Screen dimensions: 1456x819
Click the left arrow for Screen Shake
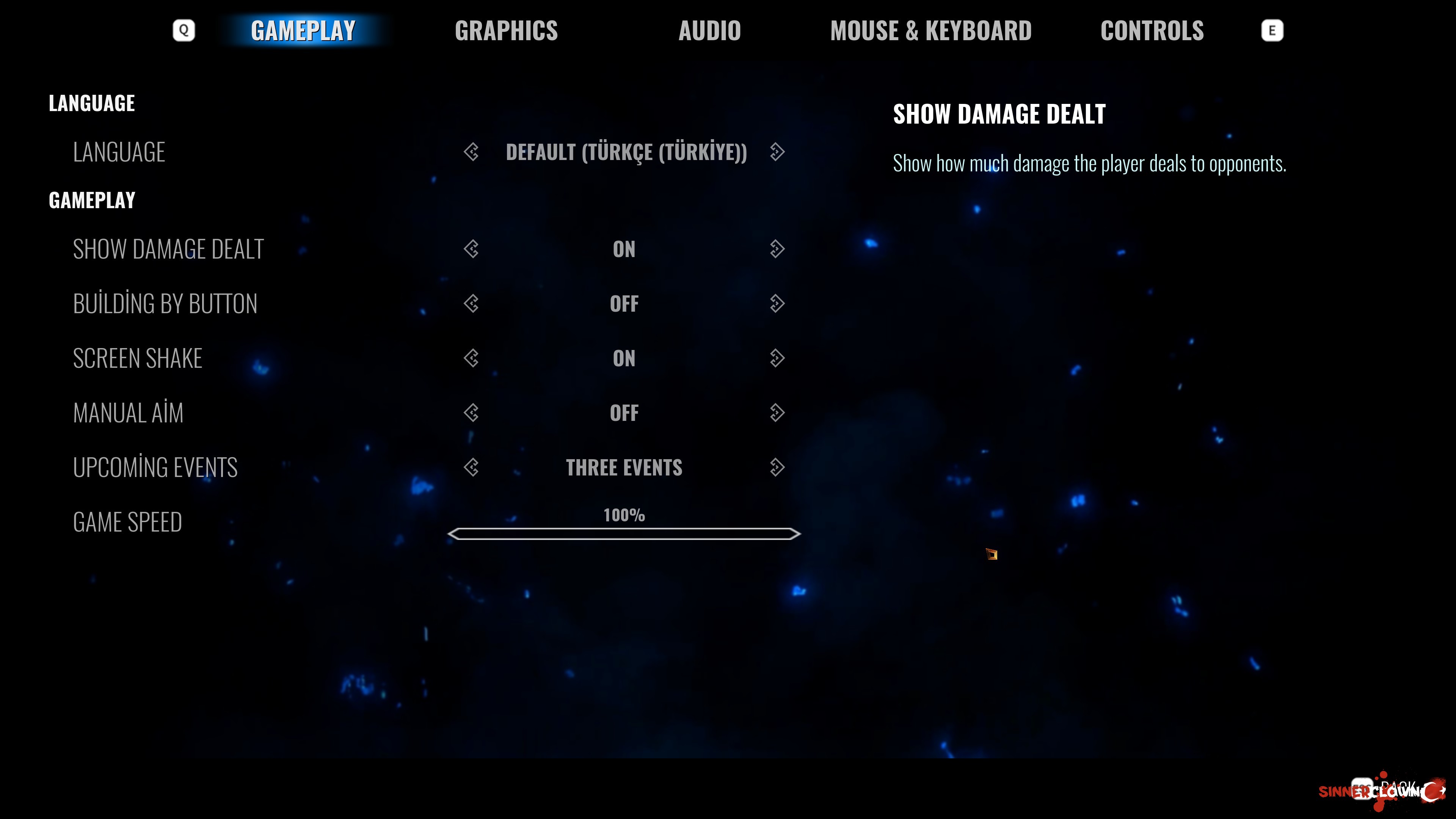471,358
